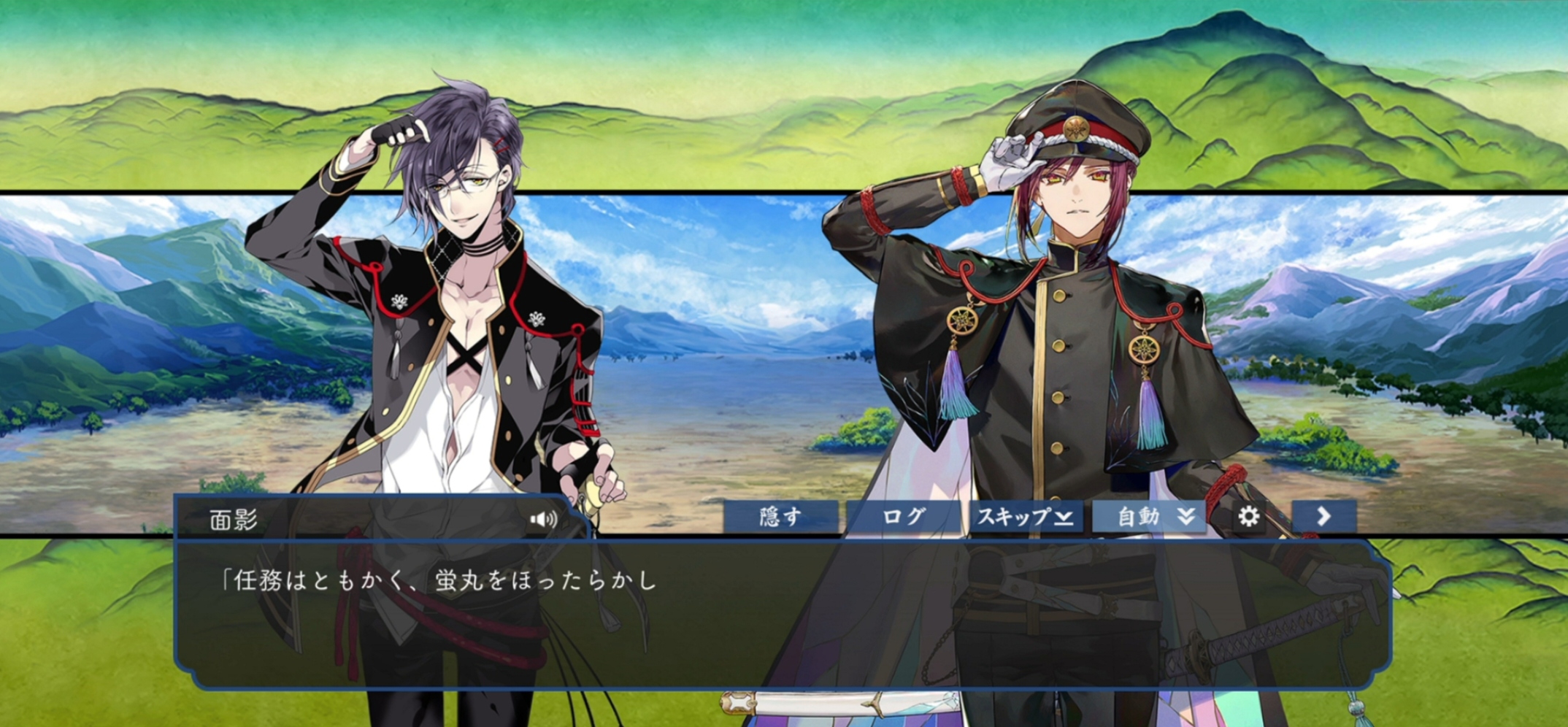Toggle 自動 auto-advance mode
Image resolution: width=1568 pixels, height=727 pixels.
click(1149, 517)
